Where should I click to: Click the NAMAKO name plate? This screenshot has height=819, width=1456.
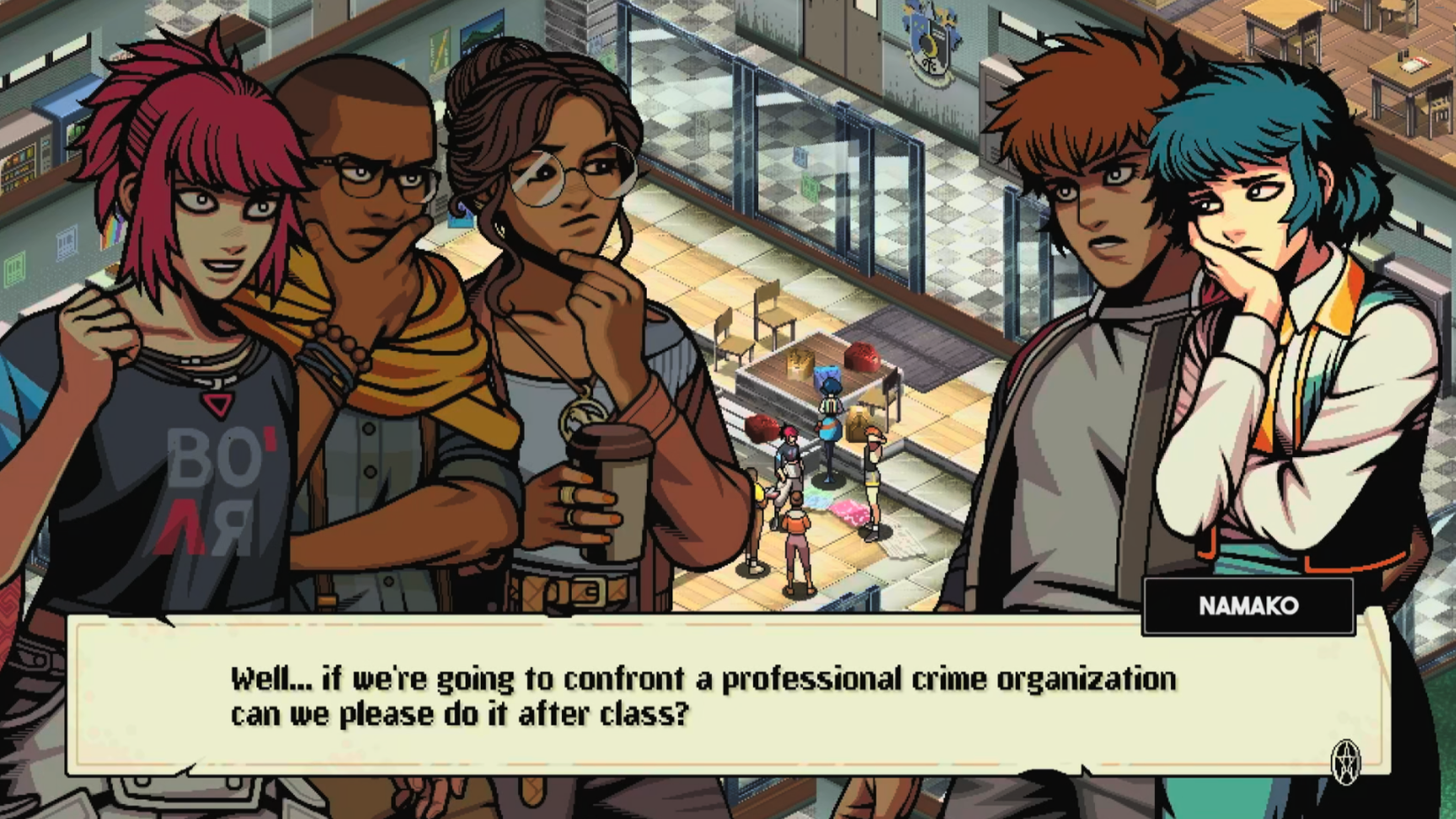[1250, 606]
